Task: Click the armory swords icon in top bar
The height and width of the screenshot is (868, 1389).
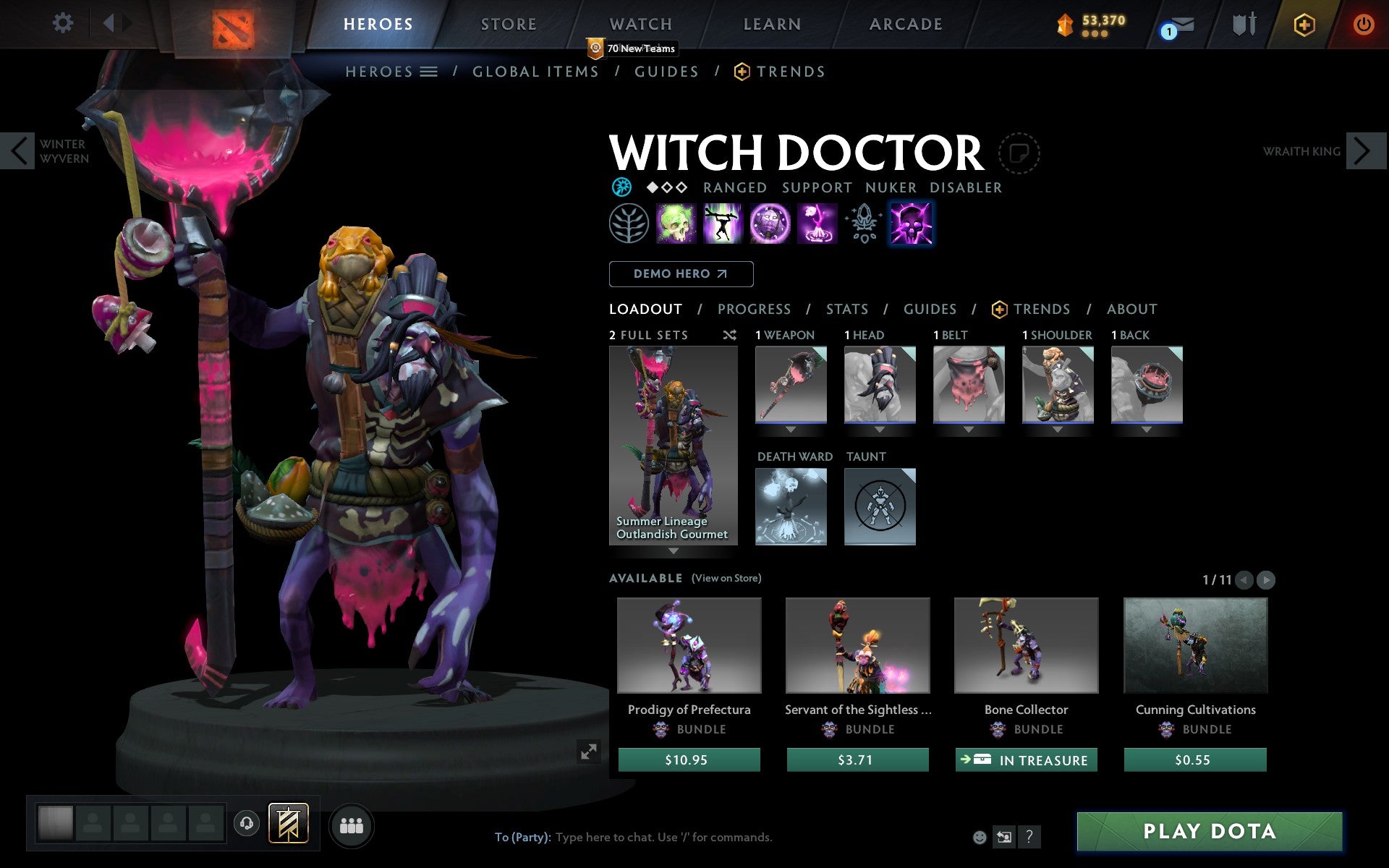Action: click(1242, 24)
